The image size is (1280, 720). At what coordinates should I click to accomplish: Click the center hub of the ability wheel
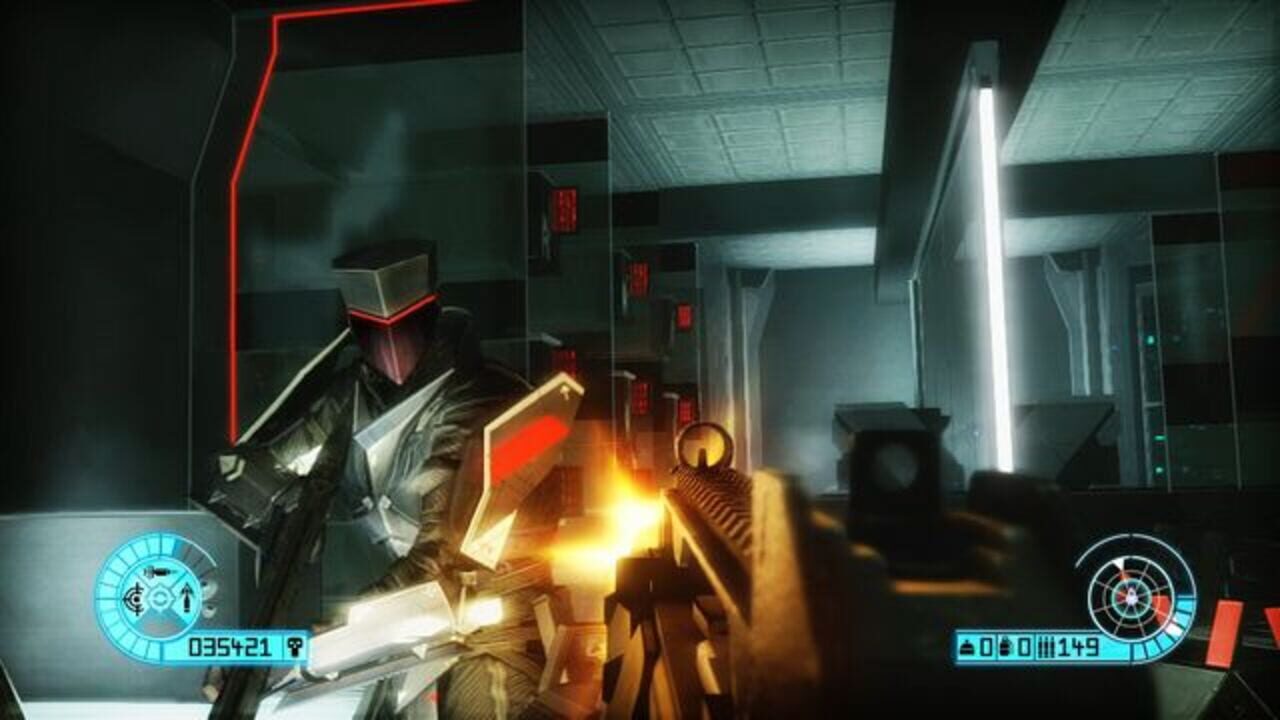(160, 598)
